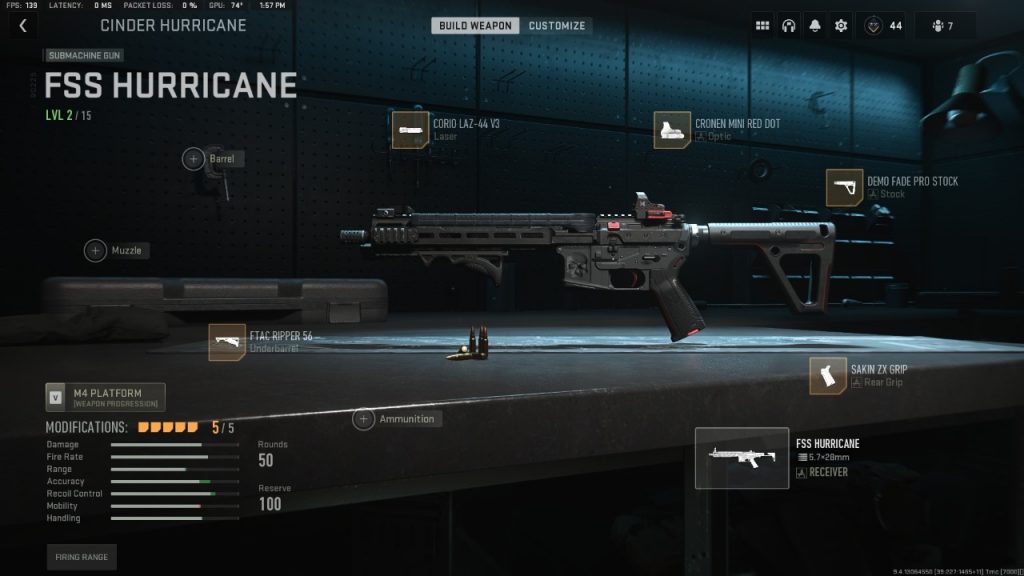This screenshot has width=1024, height=576.
Task: Enter the Firing Range
Action: 81,557
